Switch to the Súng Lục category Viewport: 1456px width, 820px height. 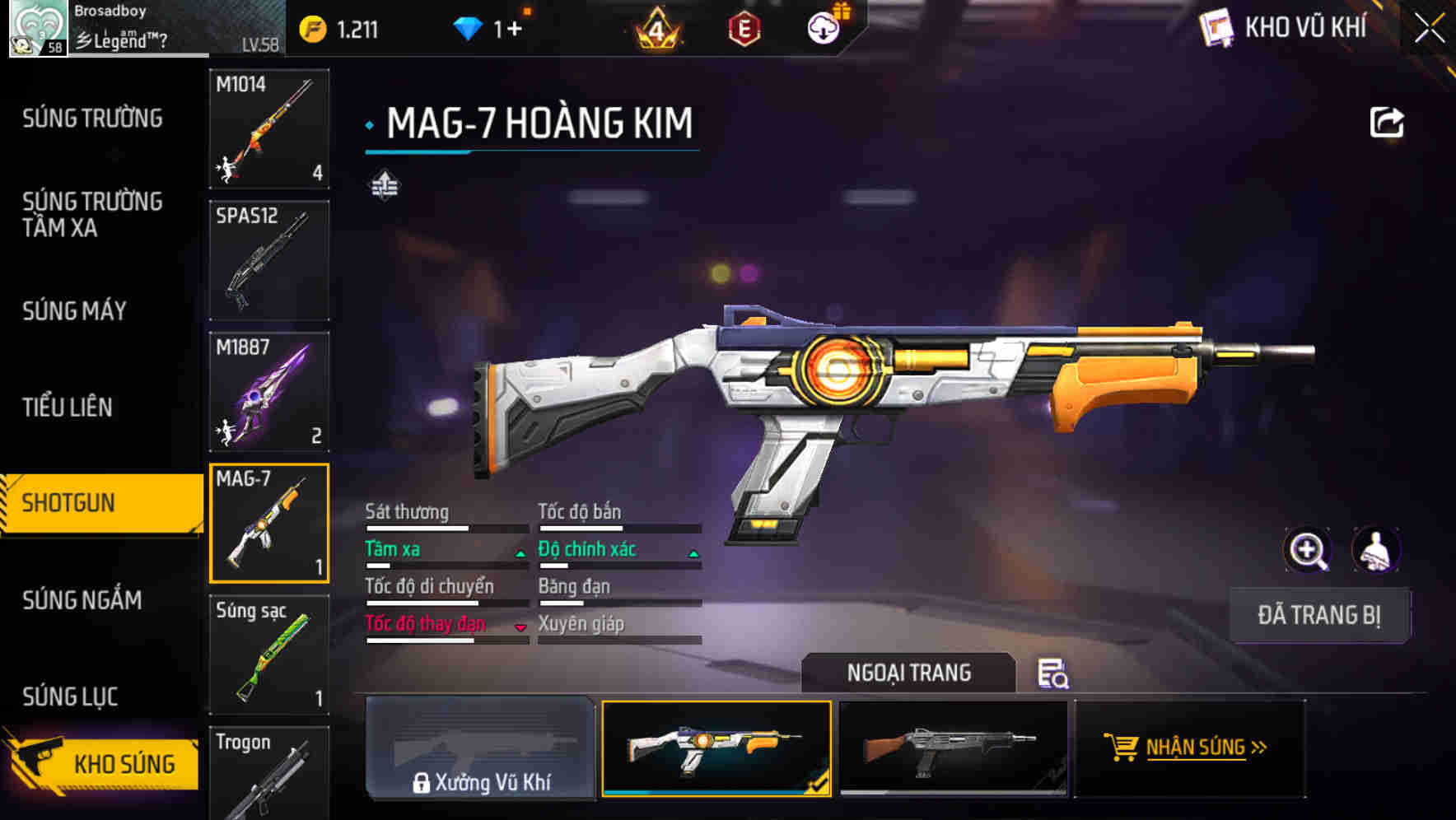point(70,697)
